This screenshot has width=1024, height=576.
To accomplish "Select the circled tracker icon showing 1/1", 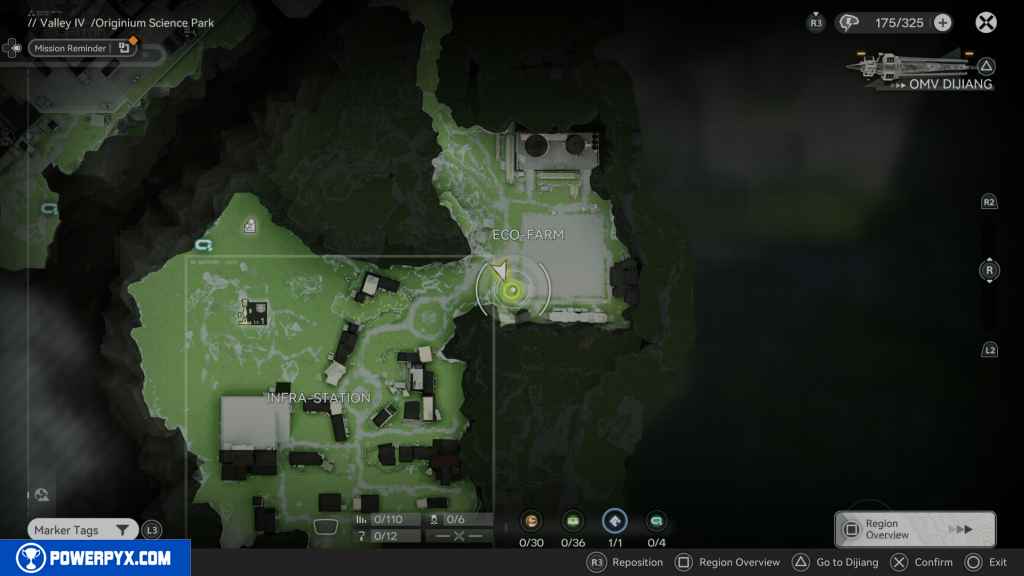I will 615,521.
